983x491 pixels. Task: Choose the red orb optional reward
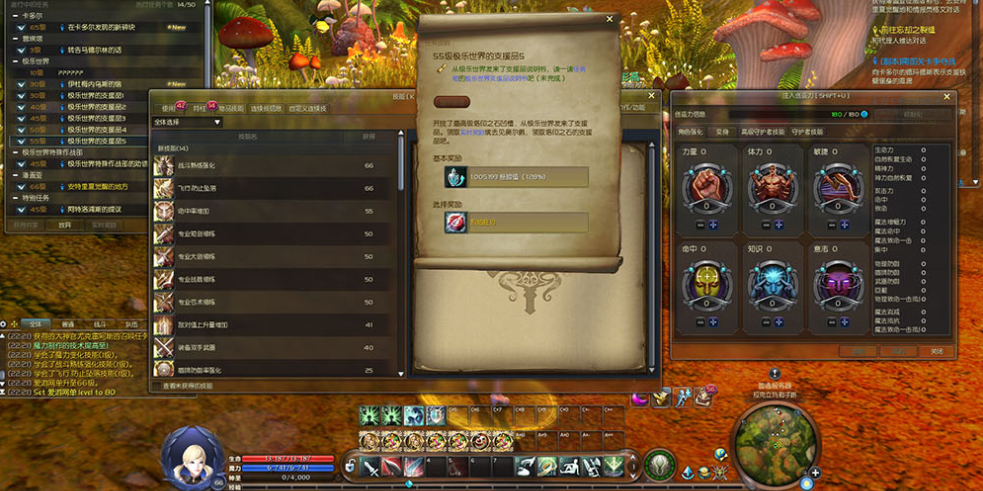tap(455, 222)
